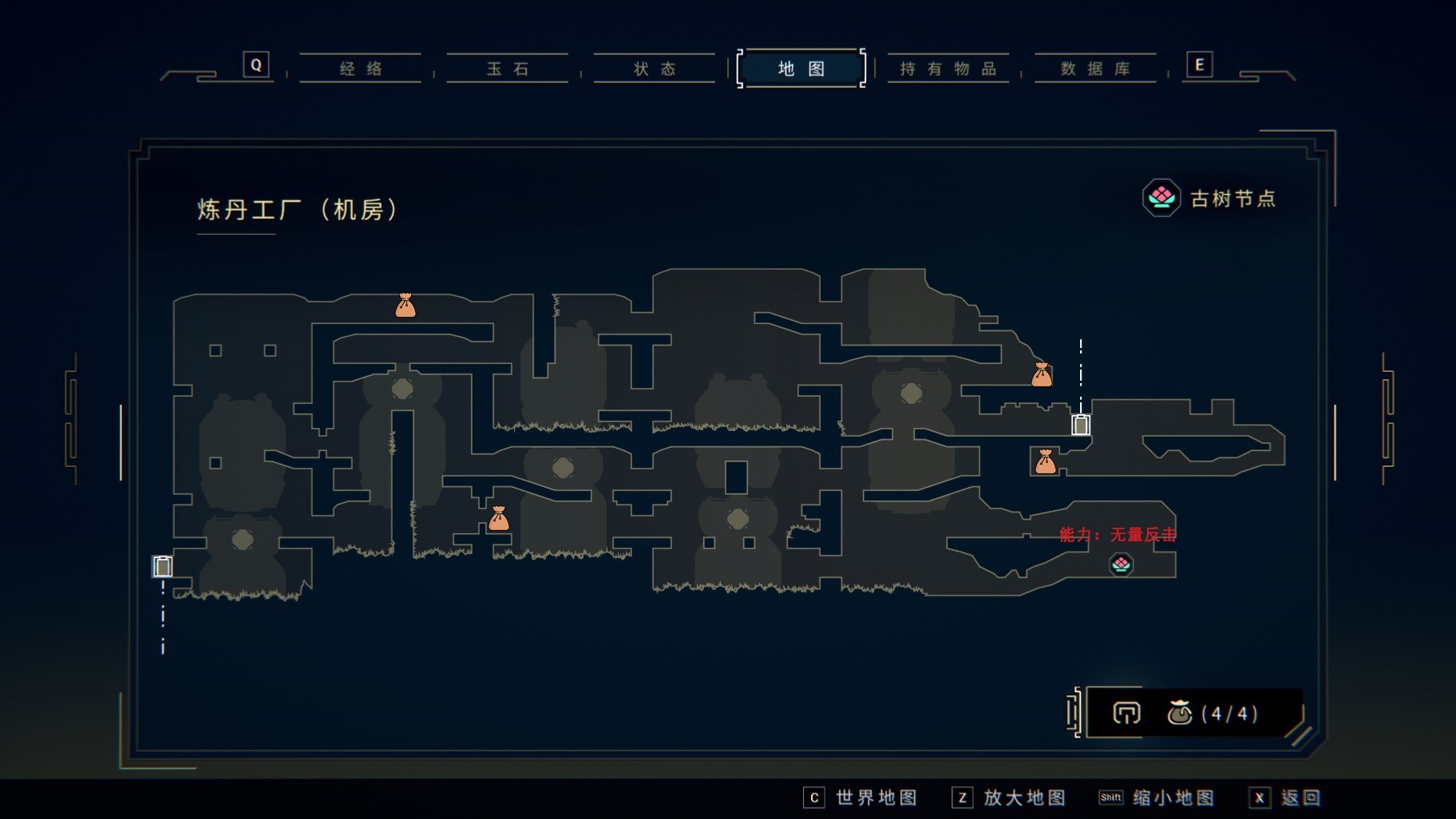This screenshot has width=1456, height=819.
Task: Open the 持有物品 tab
Action: [948, 69]
